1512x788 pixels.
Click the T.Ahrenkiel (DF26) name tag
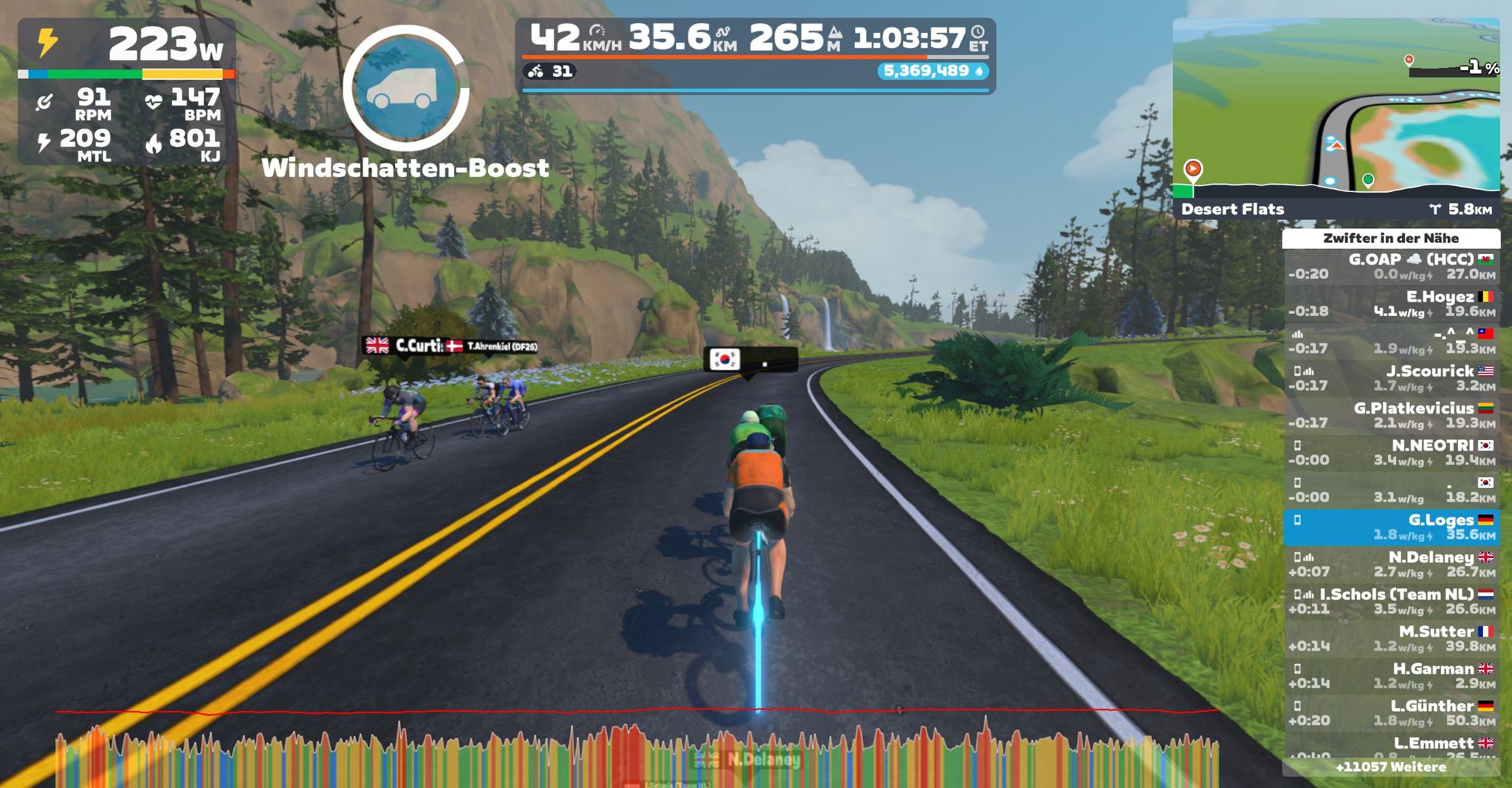(495, 346)
